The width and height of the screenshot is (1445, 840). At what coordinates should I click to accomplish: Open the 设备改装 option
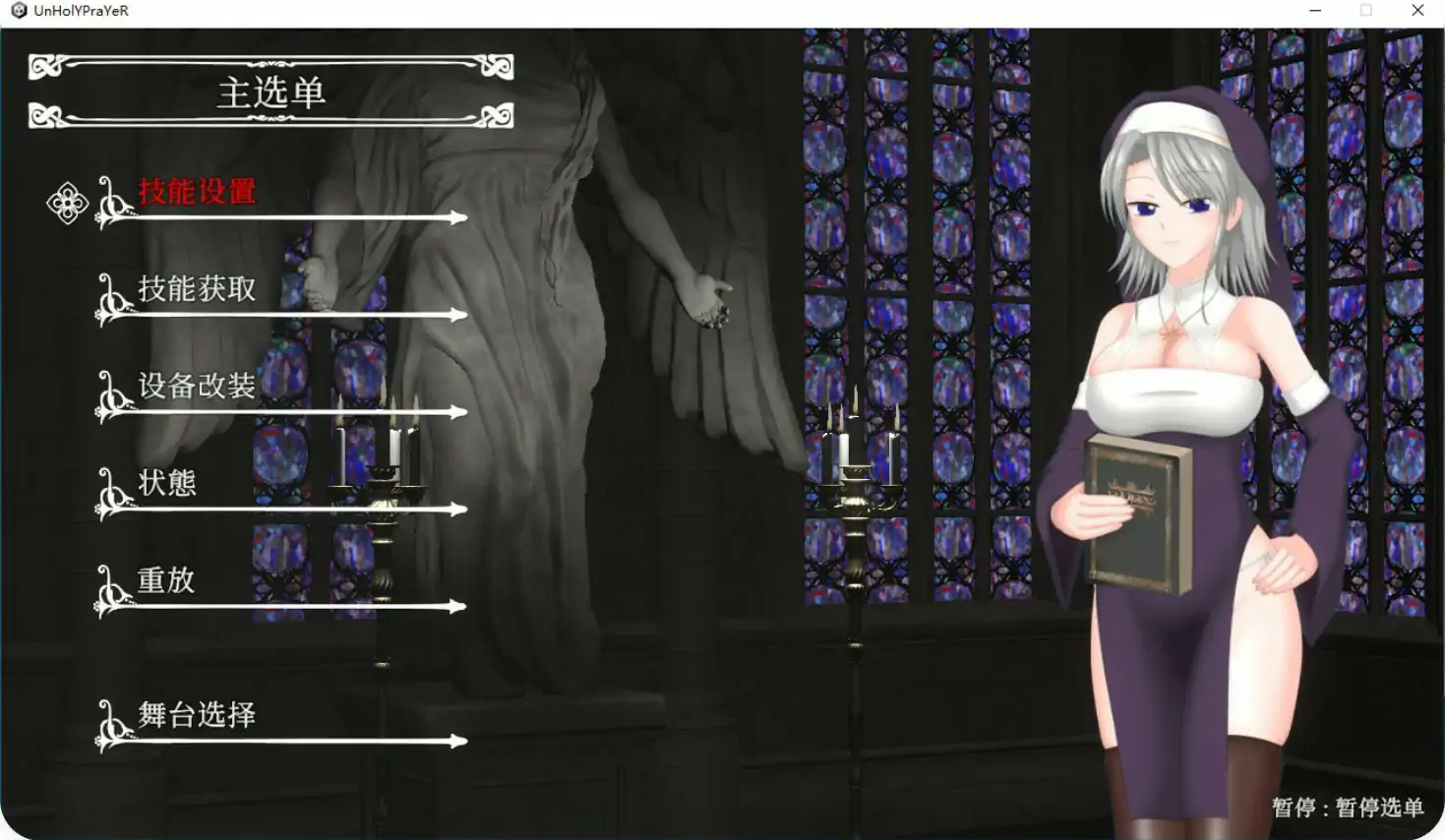[196, 386]
